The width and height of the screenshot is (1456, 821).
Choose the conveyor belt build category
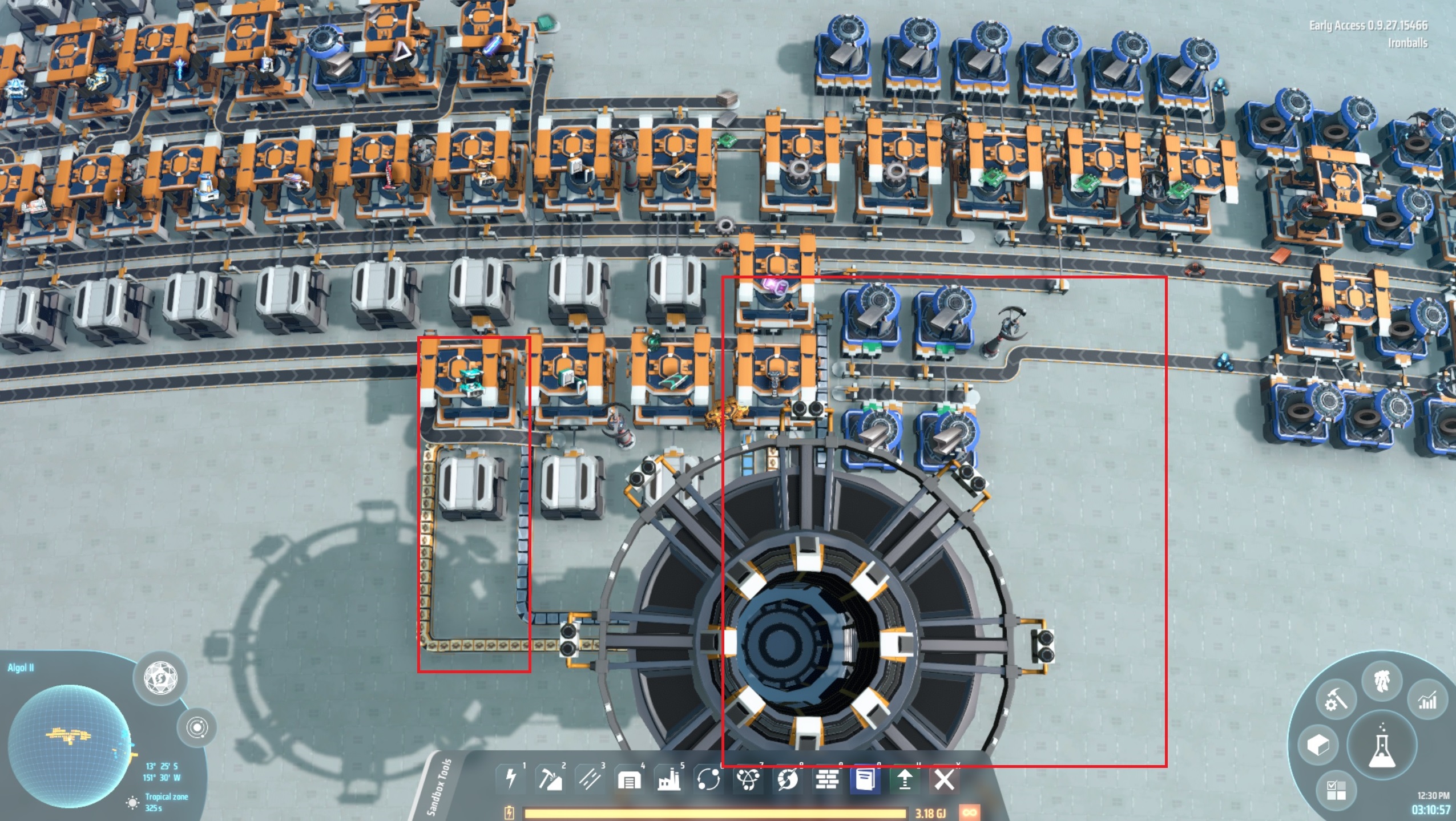pyautogui.click(x=588, y=779)
